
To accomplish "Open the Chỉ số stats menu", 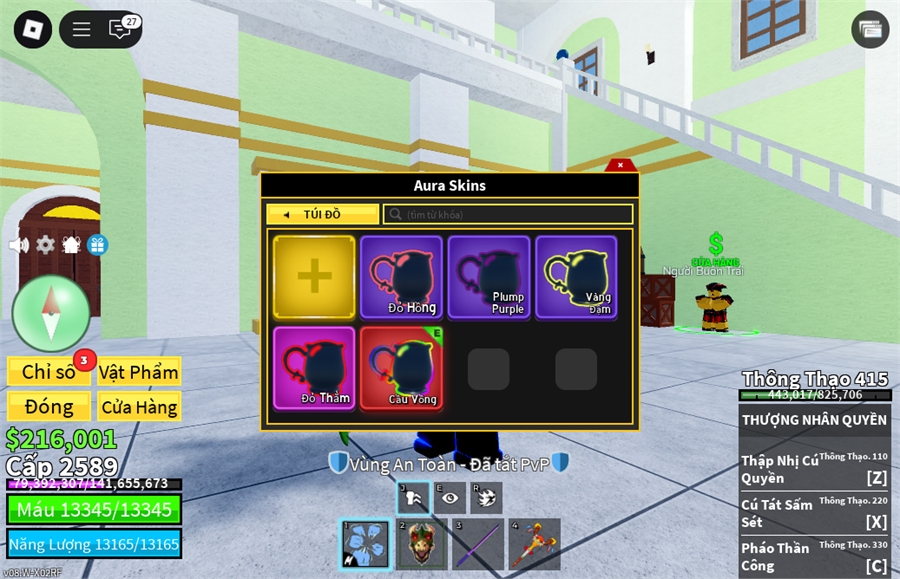I will 49,372.
